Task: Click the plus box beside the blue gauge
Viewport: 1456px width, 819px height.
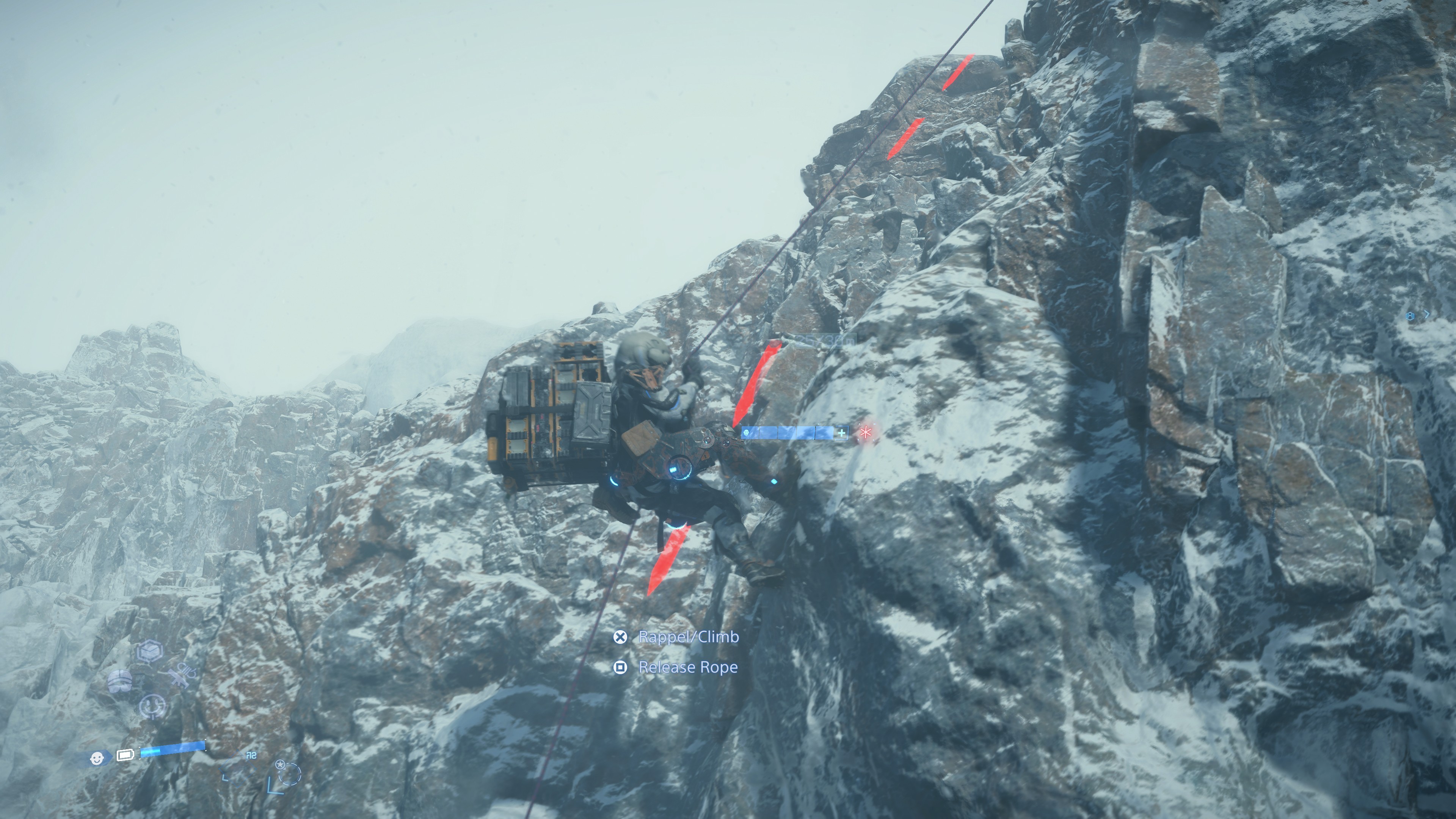Action: pos(842,433)
